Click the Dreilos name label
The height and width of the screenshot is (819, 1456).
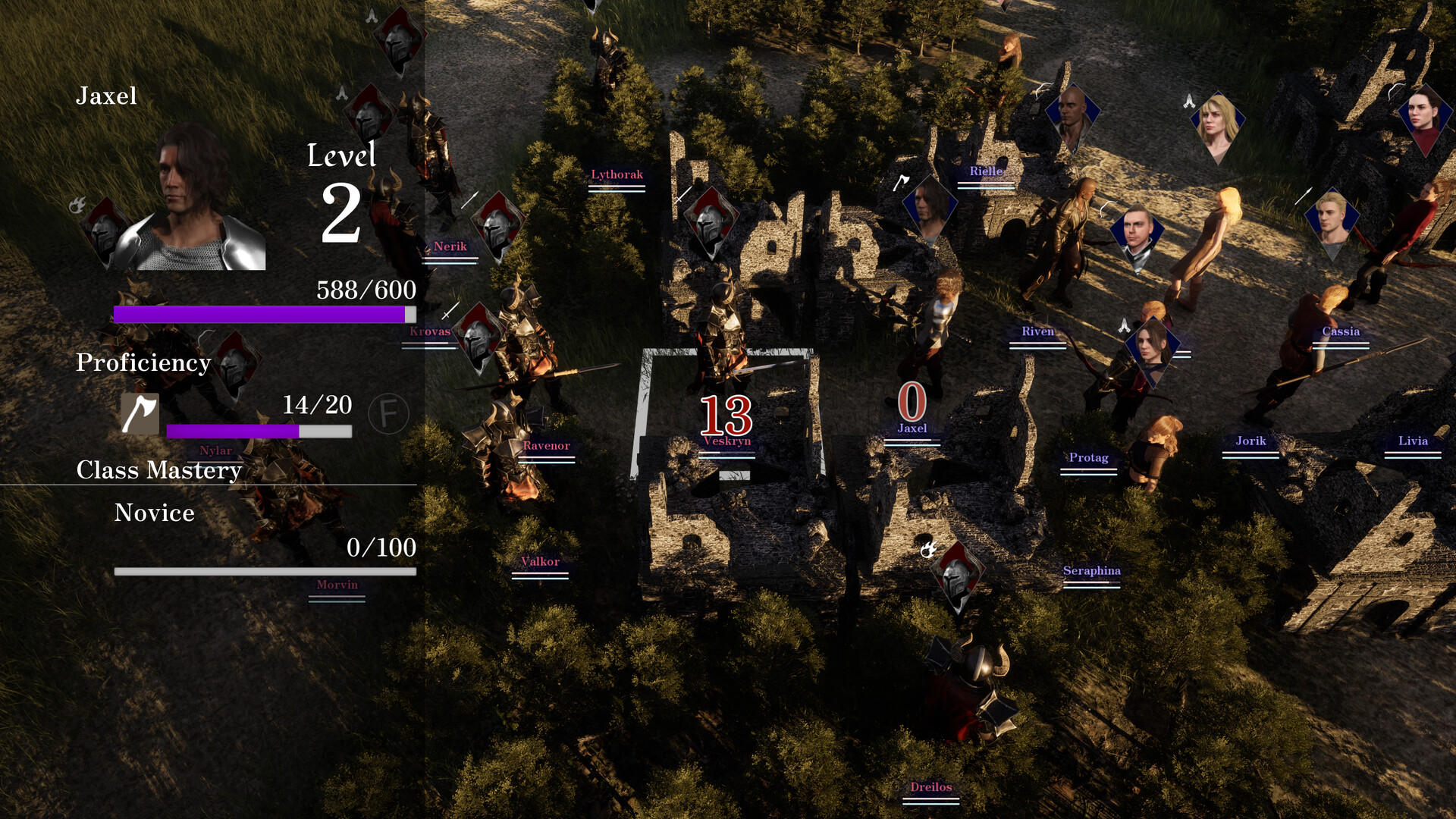[931, 789]
